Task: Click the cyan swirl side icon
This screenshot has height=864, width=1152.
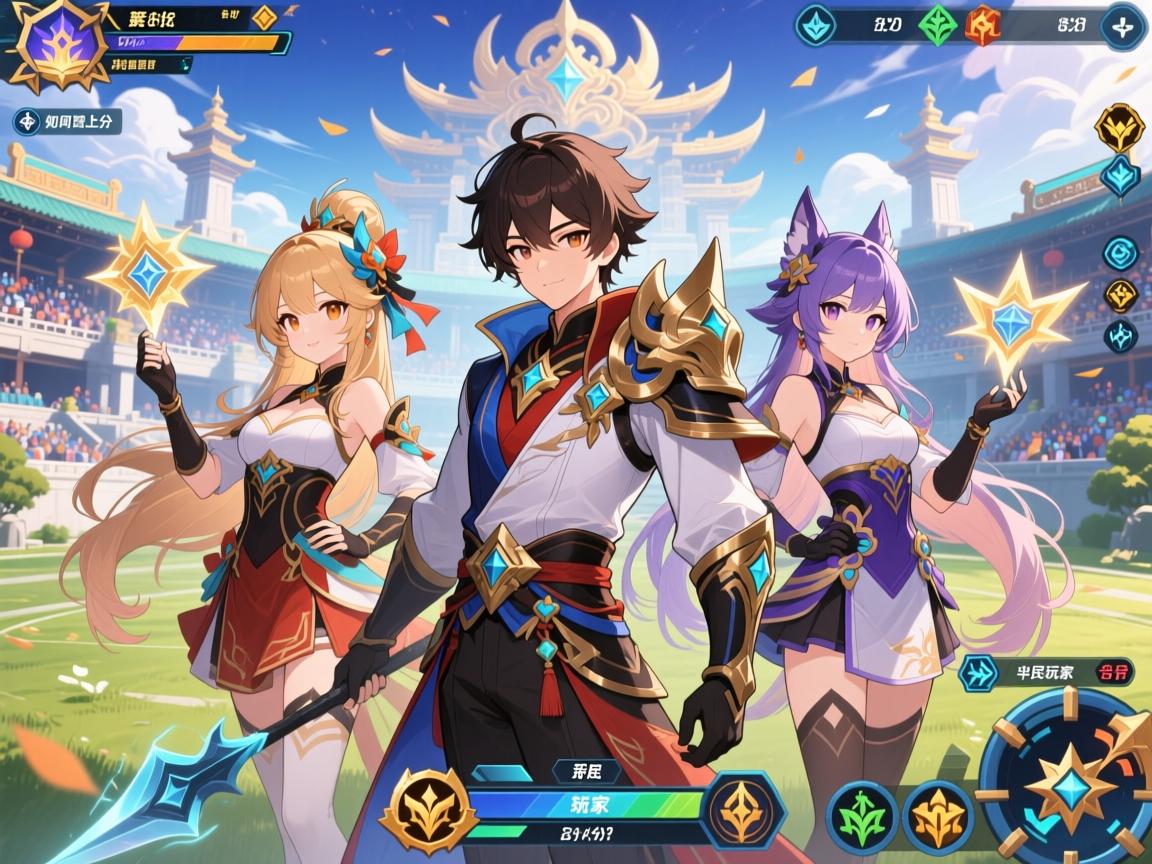Action: pos(1120,253)
